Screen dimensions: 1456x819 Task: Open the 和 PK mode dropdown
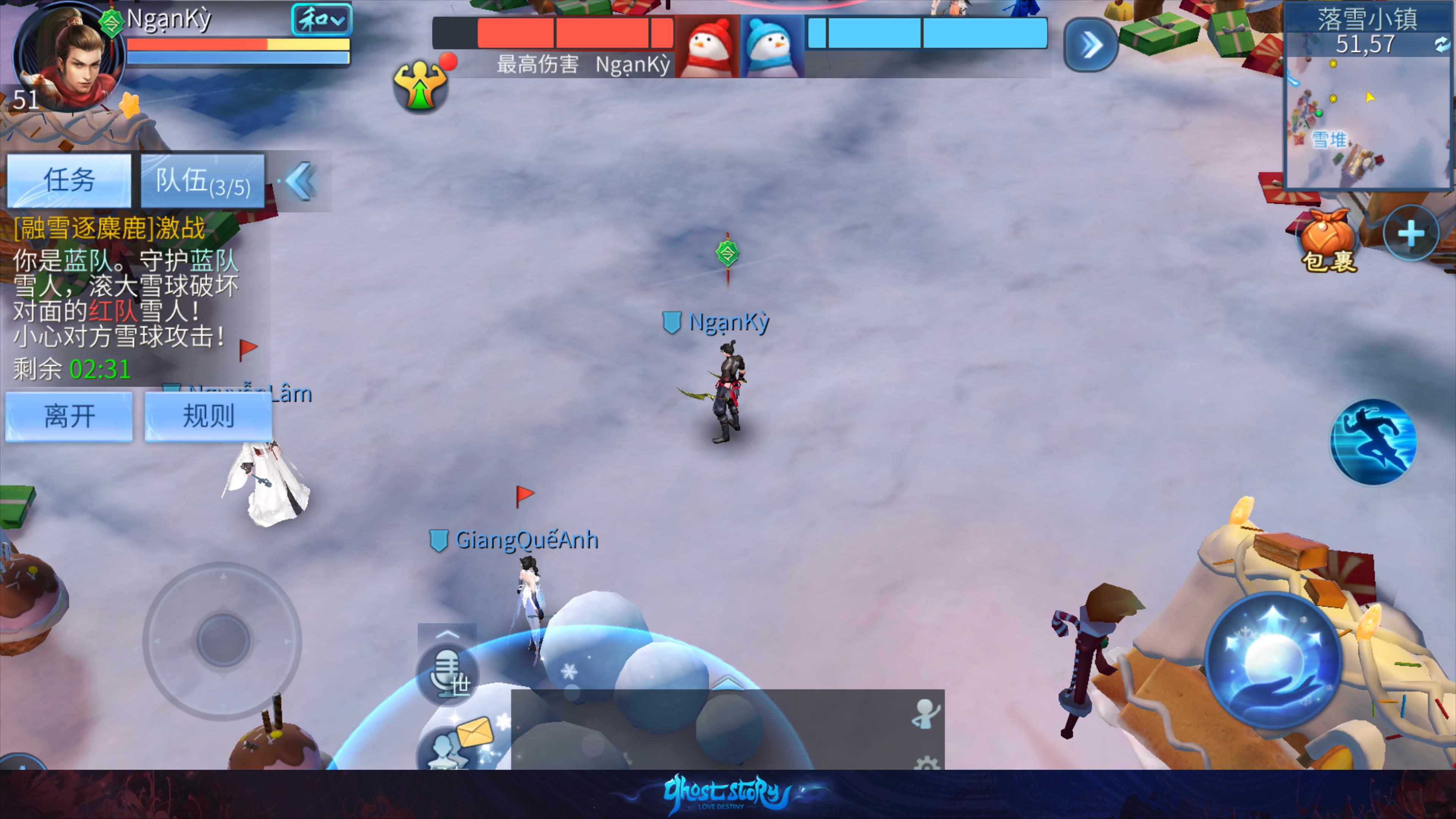(321, 20)
